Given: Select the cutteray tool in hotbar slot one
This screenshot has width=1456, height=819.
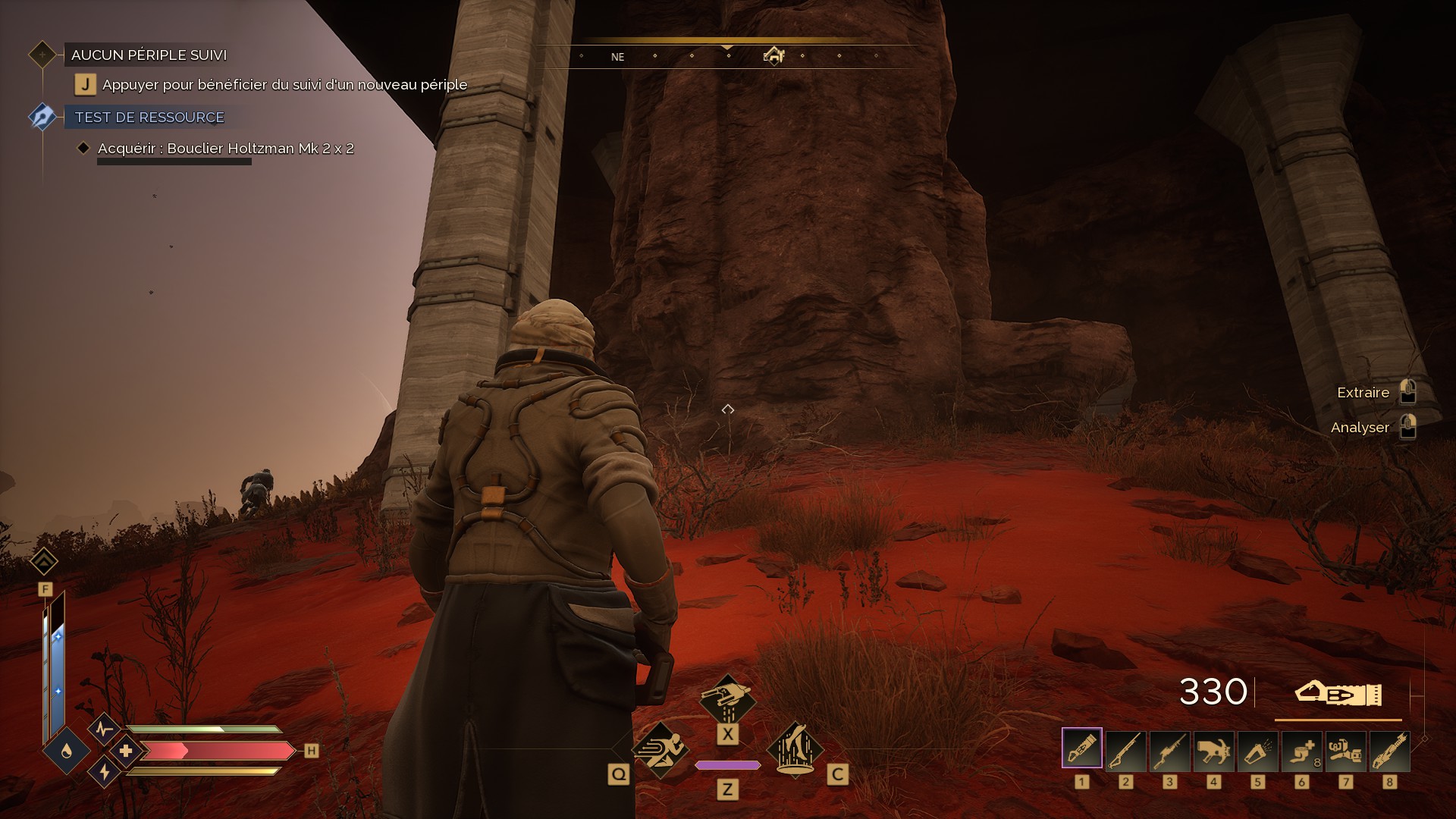Looking at the screenshot, I should click(1081, 749).
